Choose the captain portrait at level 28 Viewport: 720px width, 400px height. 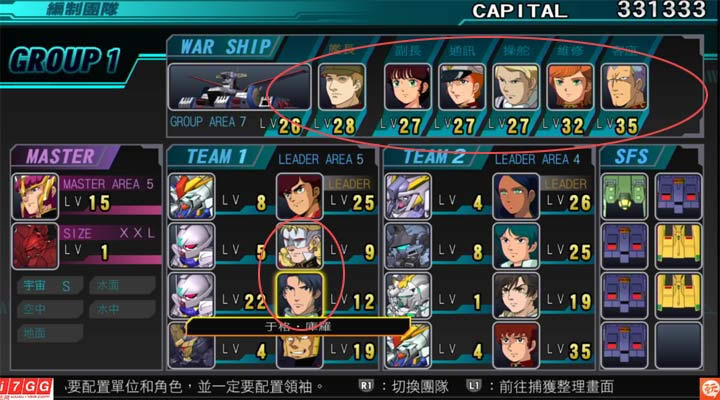tap(342, 87)
